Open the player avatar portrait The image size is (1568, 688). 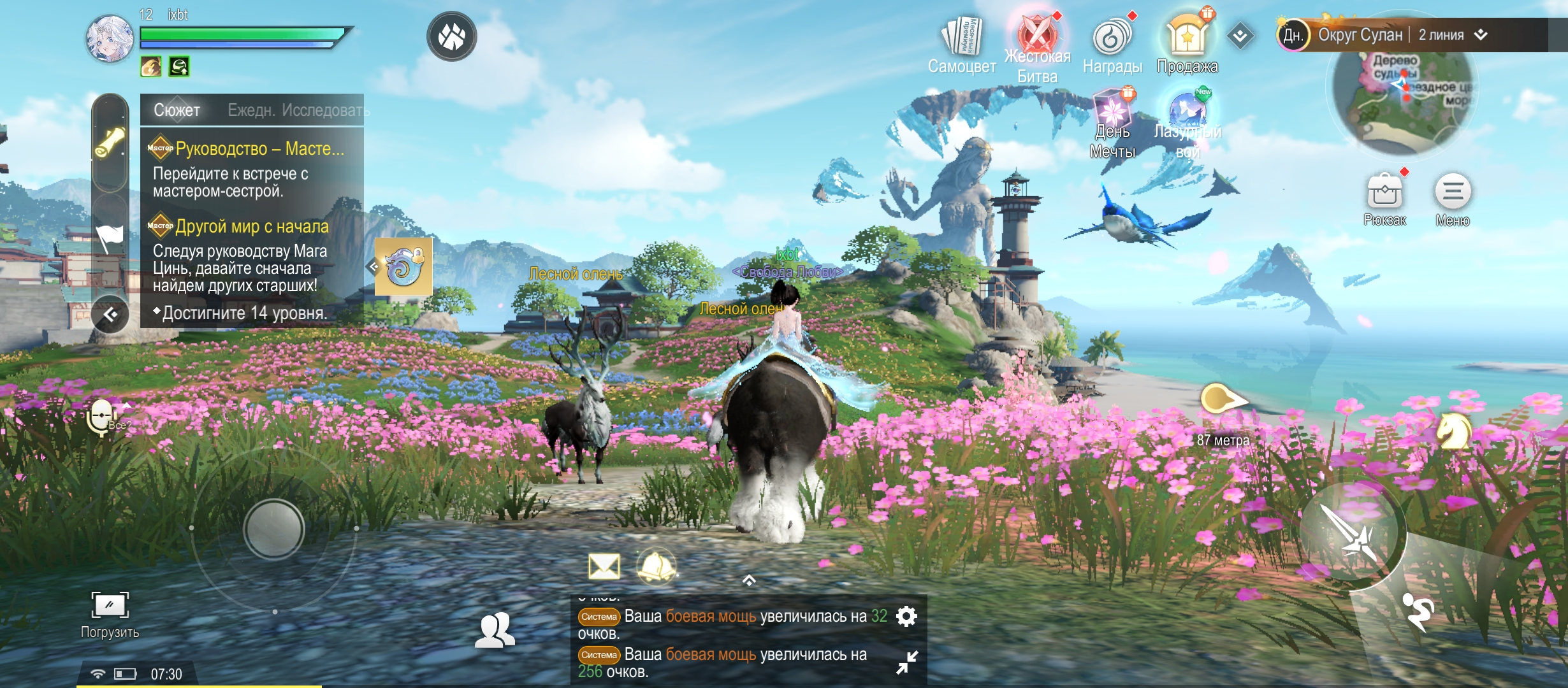[110, 38]
